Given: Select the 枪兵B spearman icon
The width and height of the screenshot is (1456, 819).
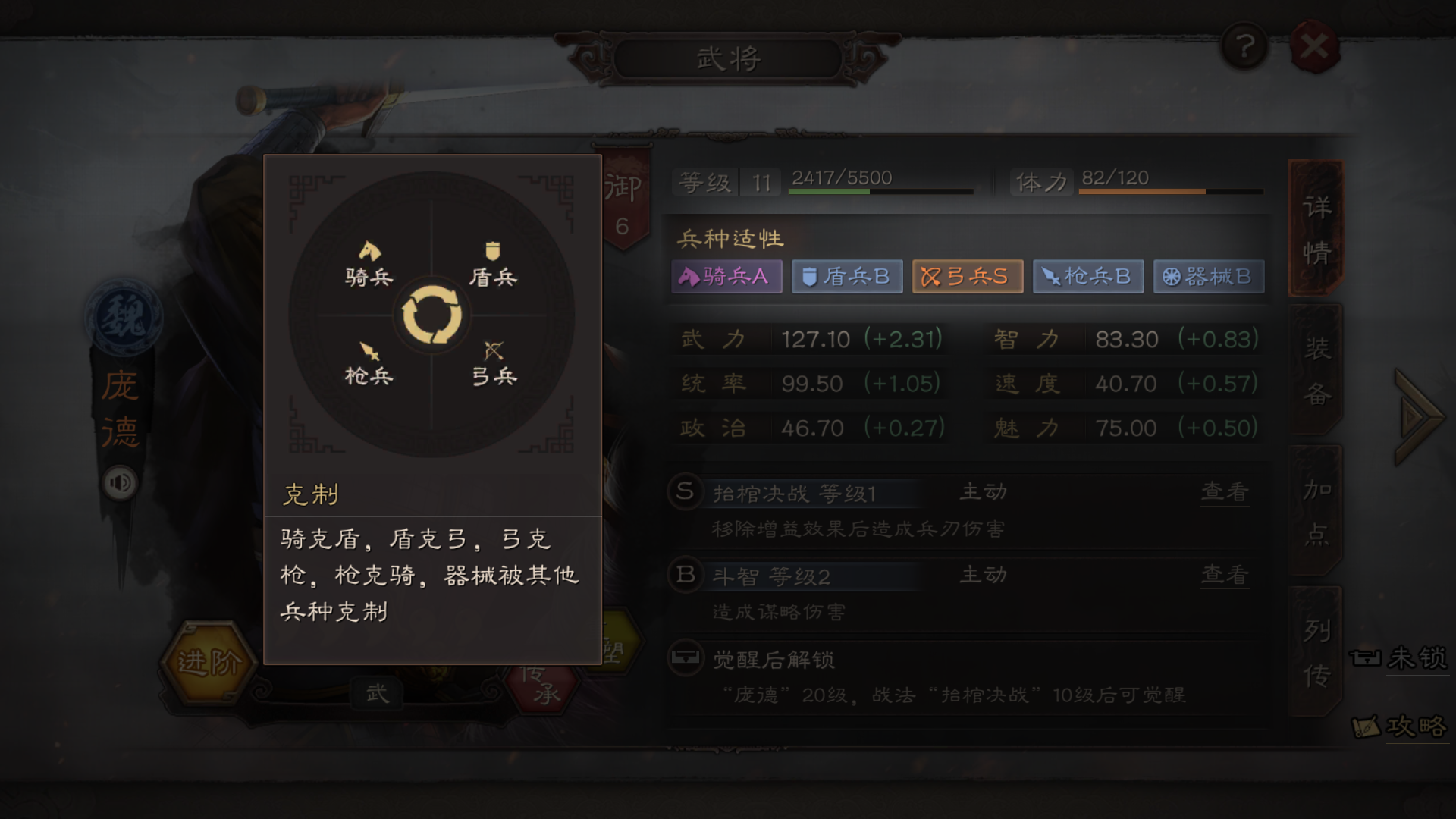Looking at the screenshot, I should click(1087, 276).
